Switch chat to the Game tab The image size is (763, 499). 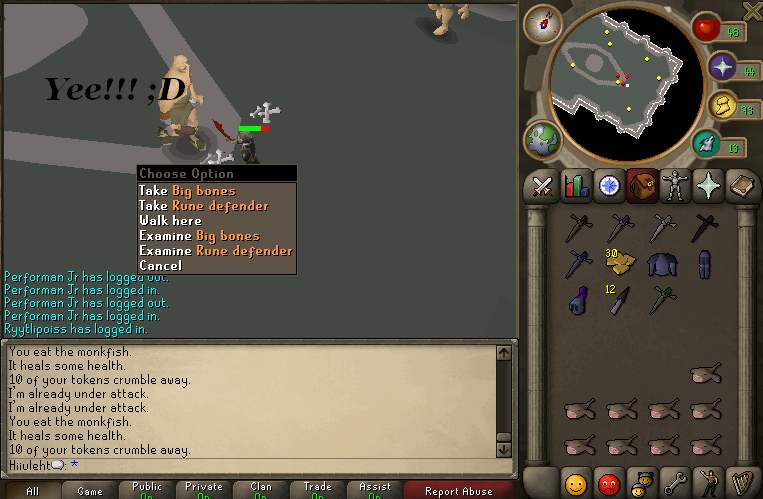90,491
